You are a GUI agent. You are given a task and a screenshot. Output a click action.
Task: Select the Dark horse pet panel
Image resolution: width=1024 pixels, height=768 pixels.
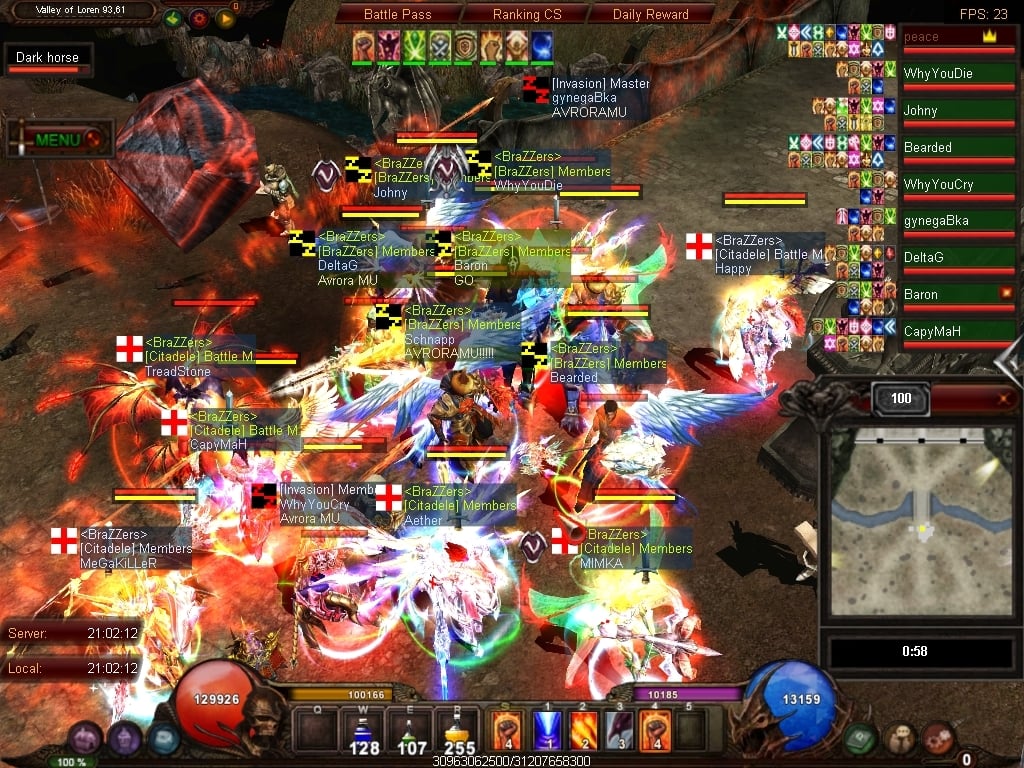pos(47,59)
